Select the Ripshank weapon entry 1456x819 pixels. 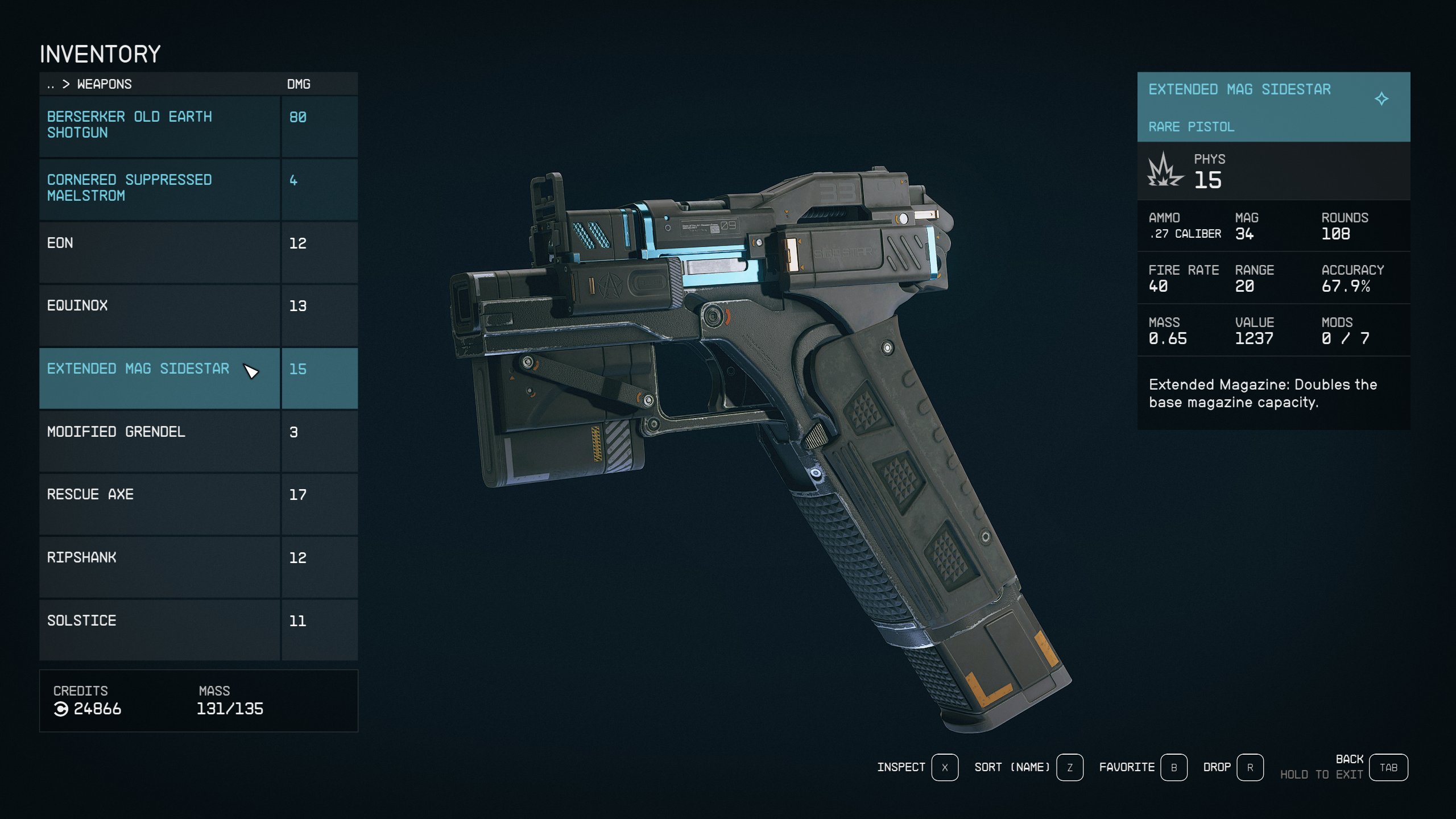pyautogui.click(x=159, y=566)
